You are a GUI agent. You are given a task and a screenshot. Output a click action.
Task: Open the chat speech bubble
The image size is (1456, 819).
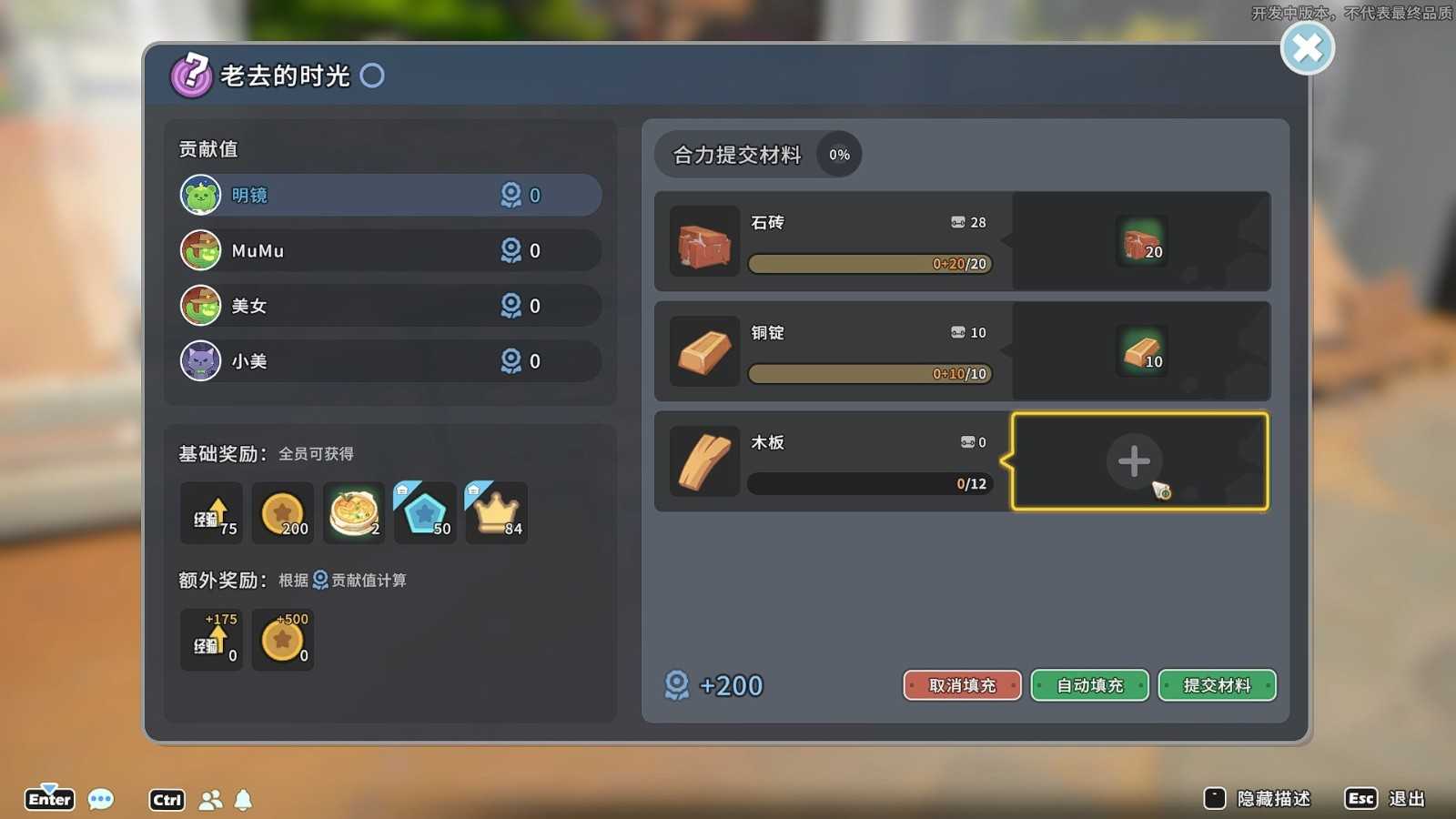(x=101, y=800)
